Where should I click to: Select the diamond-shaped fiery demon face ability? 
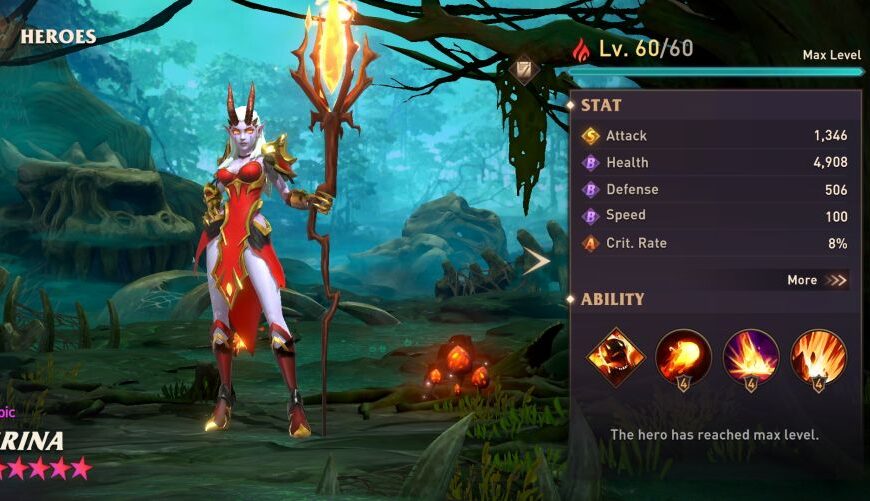tap(615, 357)
